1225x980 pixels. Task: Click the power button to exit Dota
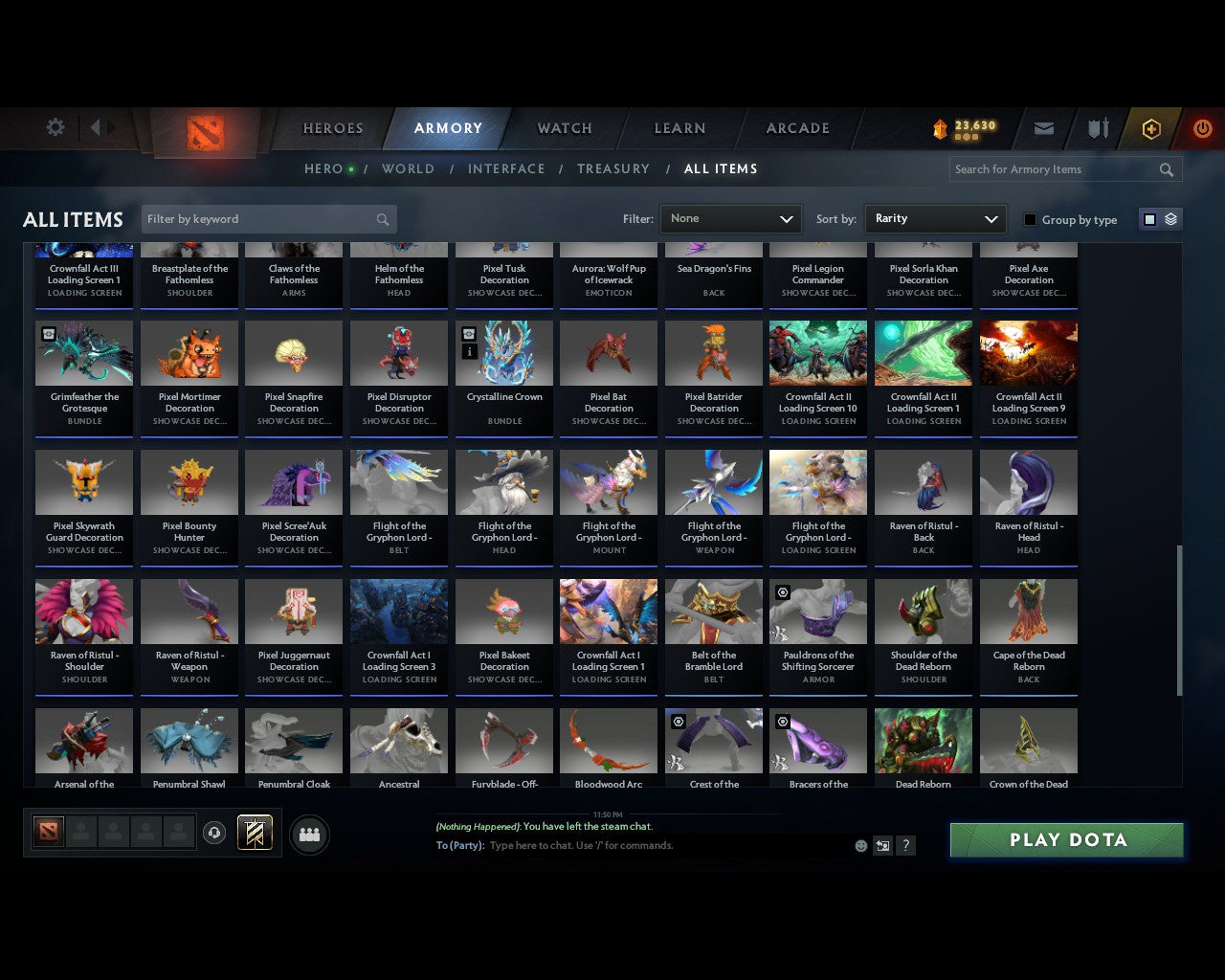pos(1202,128)
